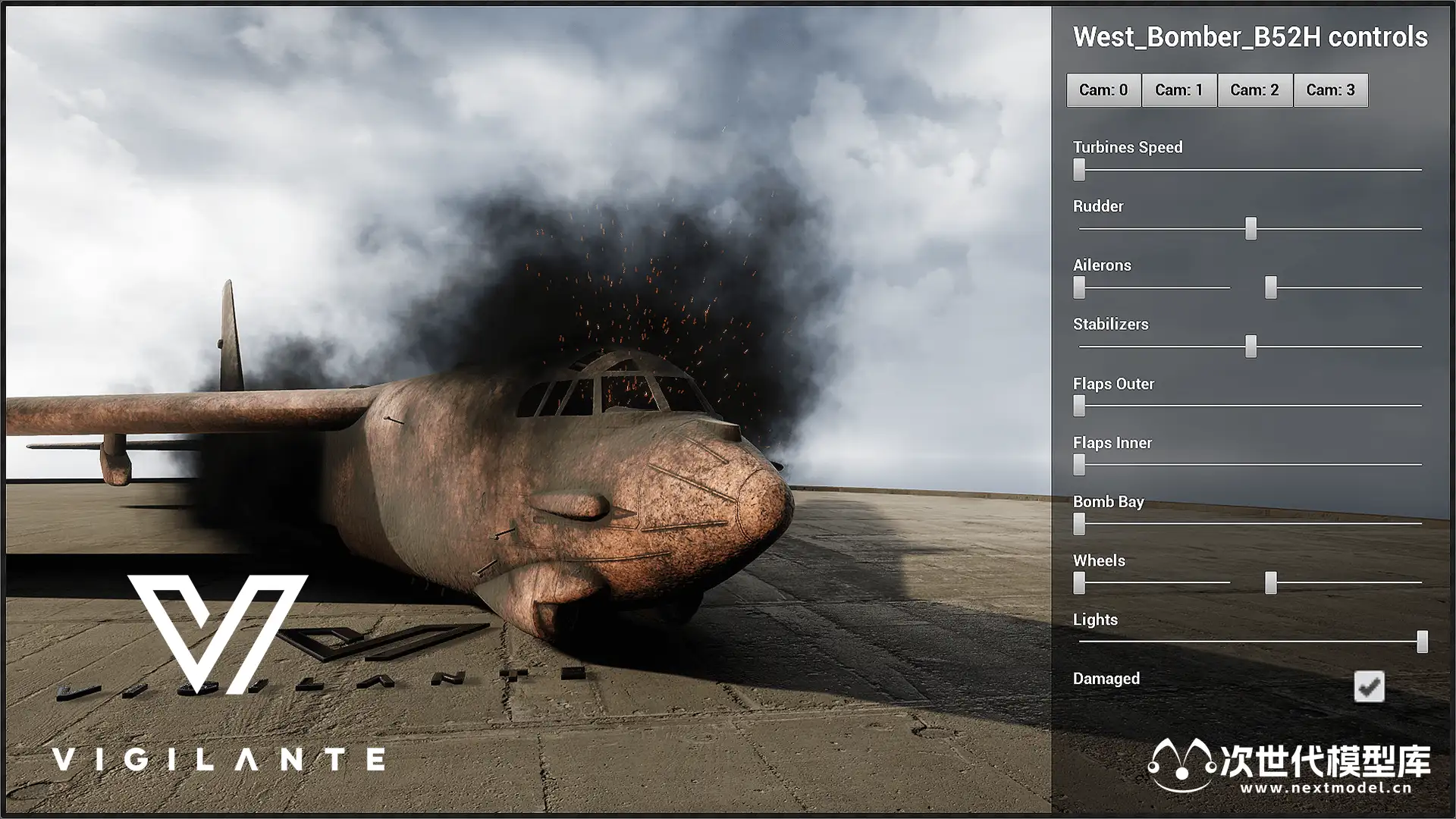
Task: Click the Bomb Bay slider handle
Action: click(x=1079, y=523)
